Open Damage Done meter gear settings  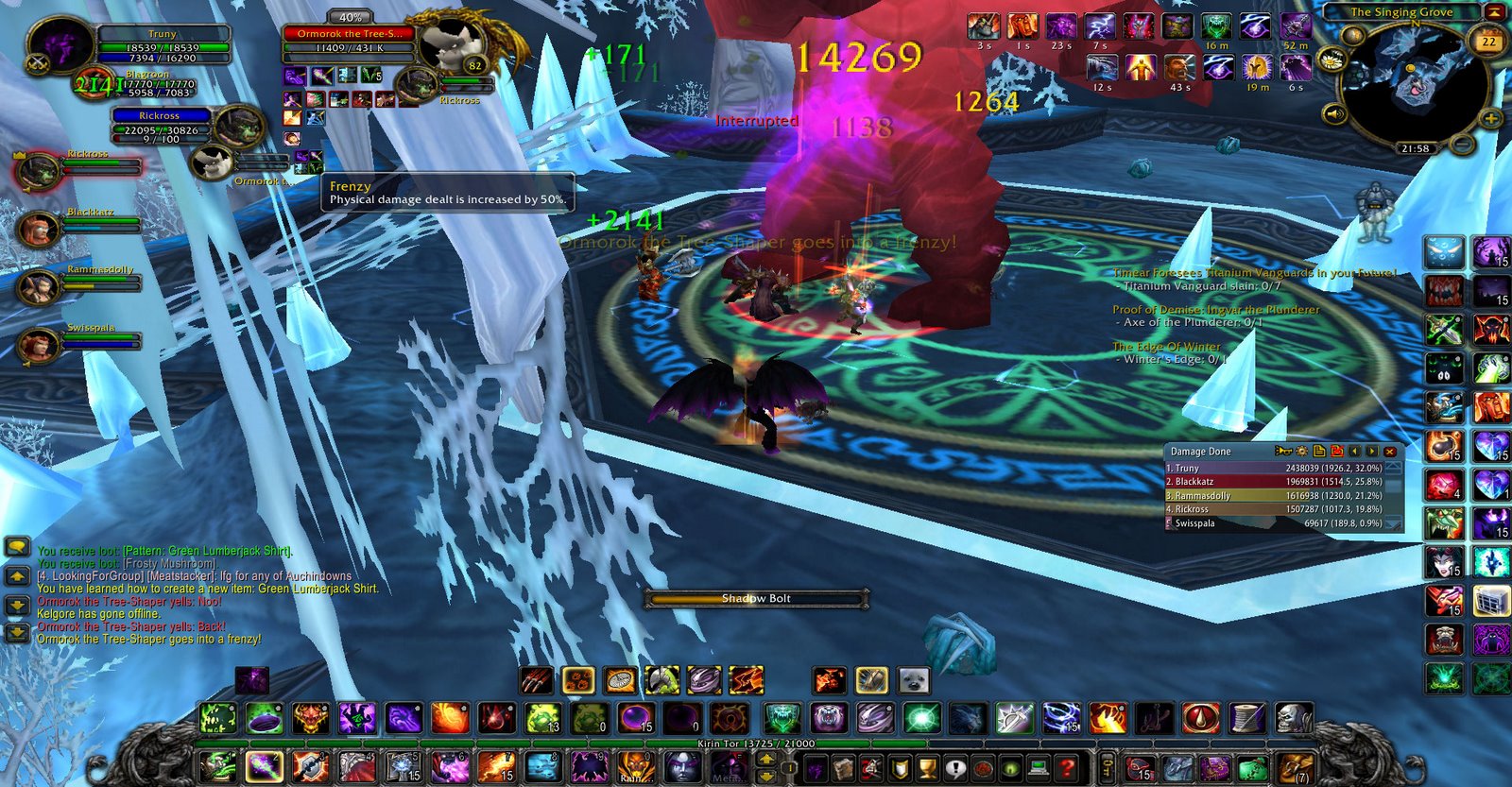1301,452
